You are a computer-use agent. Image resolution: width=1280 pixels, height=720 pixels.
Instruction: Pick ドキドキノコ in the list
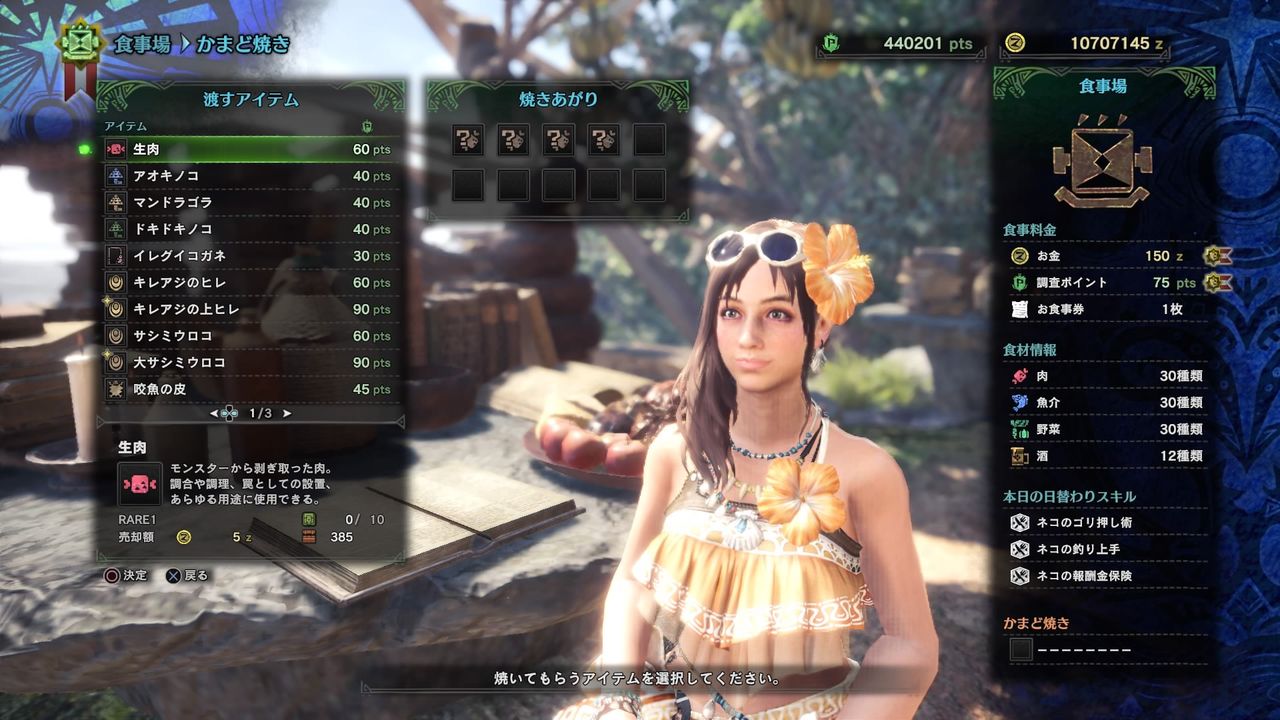coord(250,229)
